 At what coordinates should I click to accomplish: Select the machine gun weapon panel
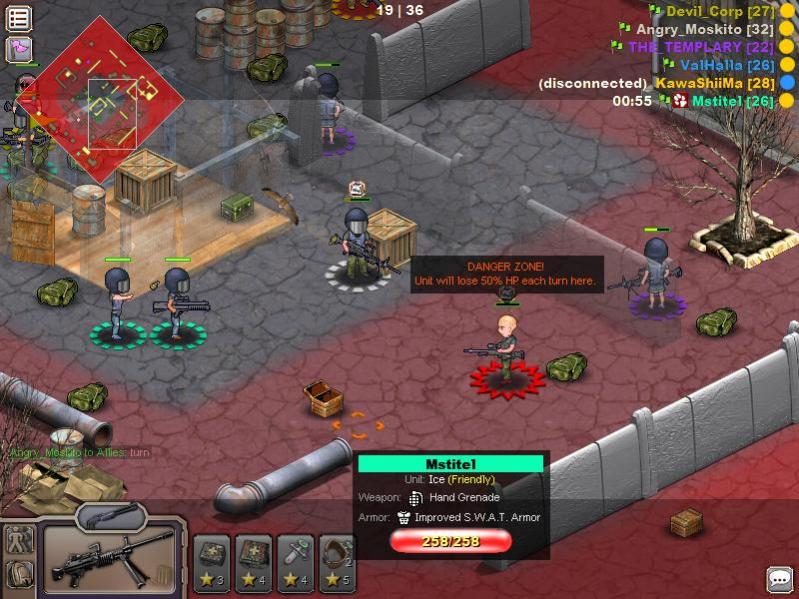click(112, 558)
